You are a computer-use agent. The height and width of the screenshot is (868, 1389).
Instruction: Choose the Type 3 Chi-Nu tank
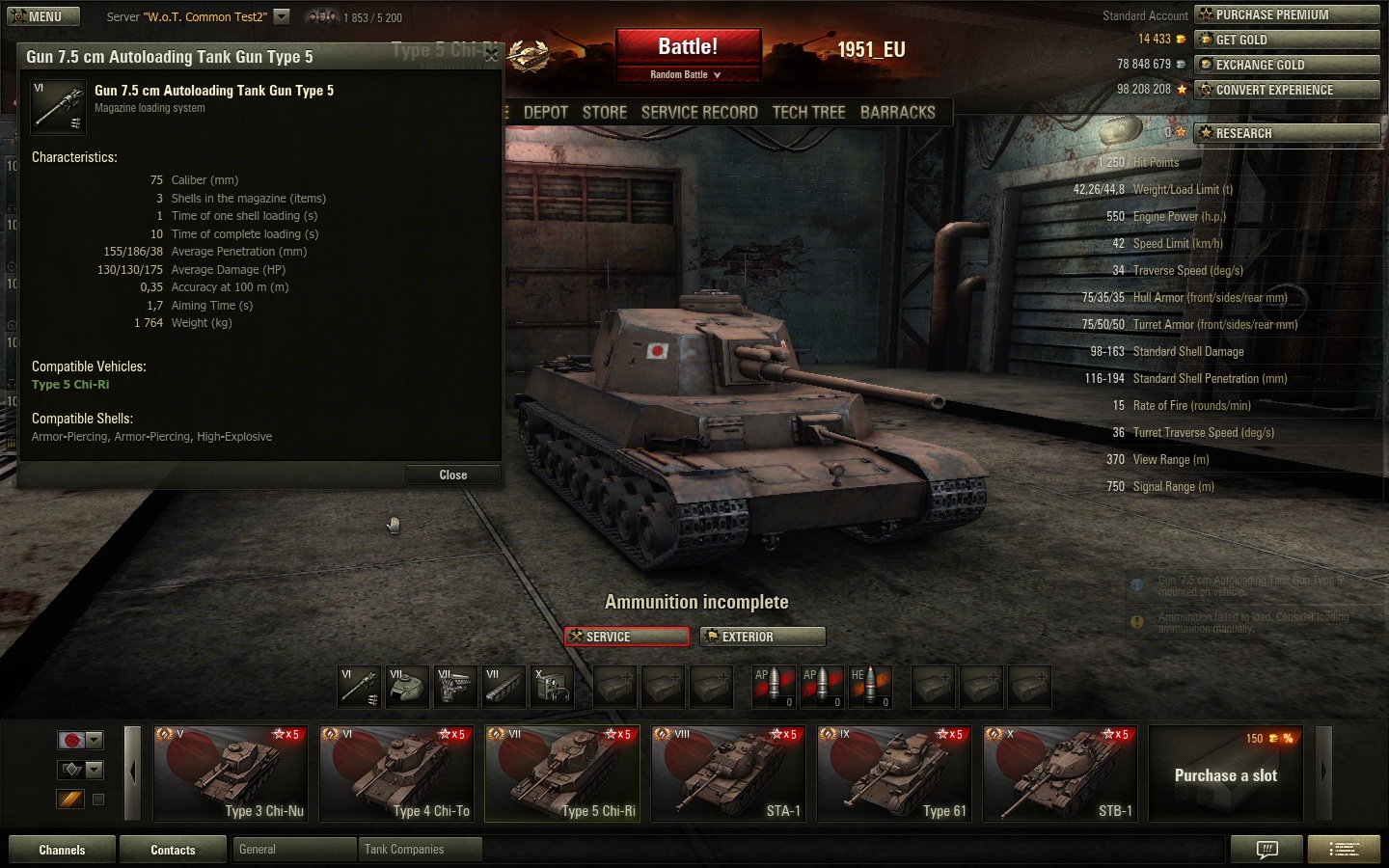coord(230,773)
